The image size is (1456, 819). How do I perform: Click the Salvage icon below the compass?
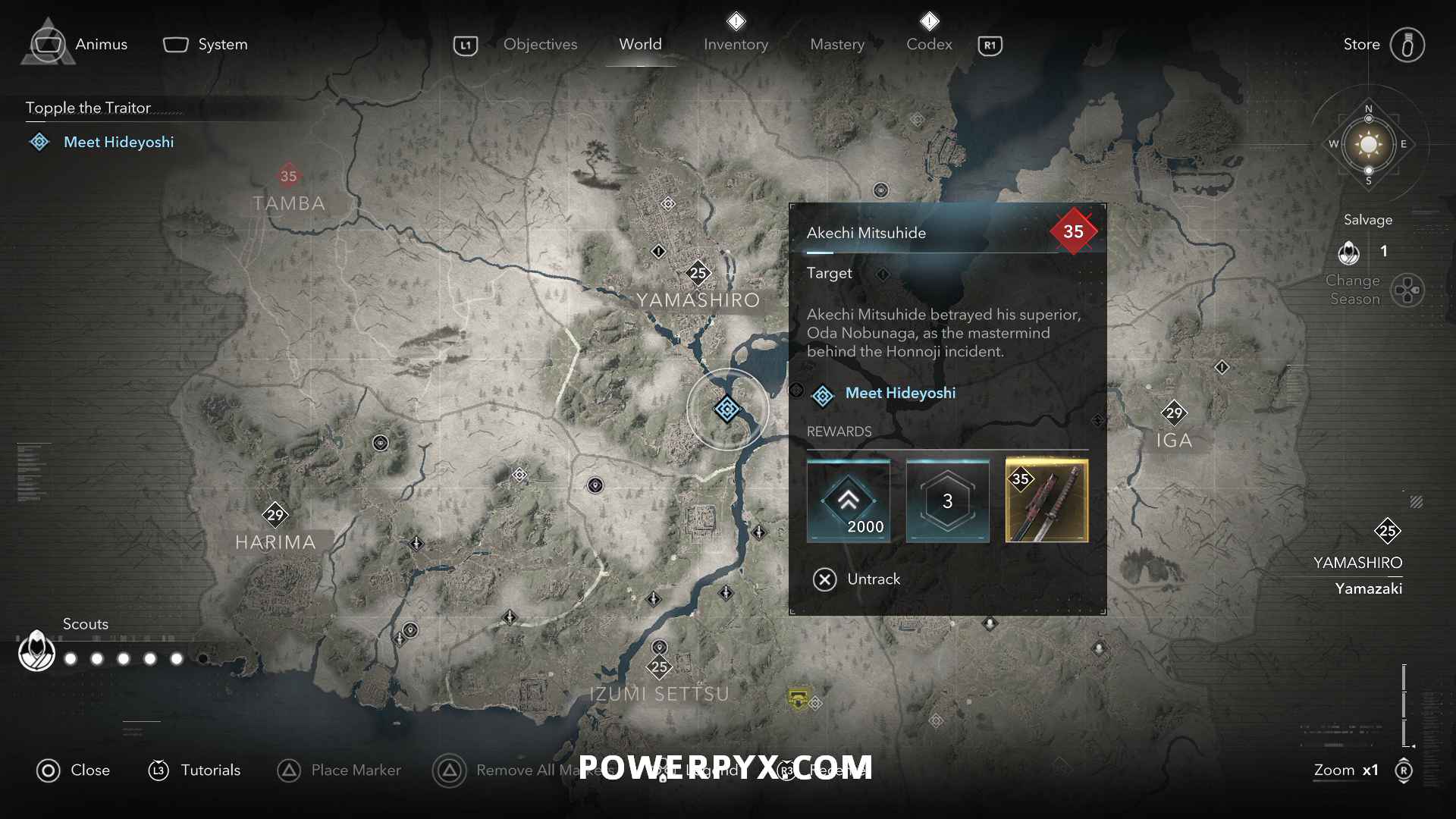point(1351,253)
